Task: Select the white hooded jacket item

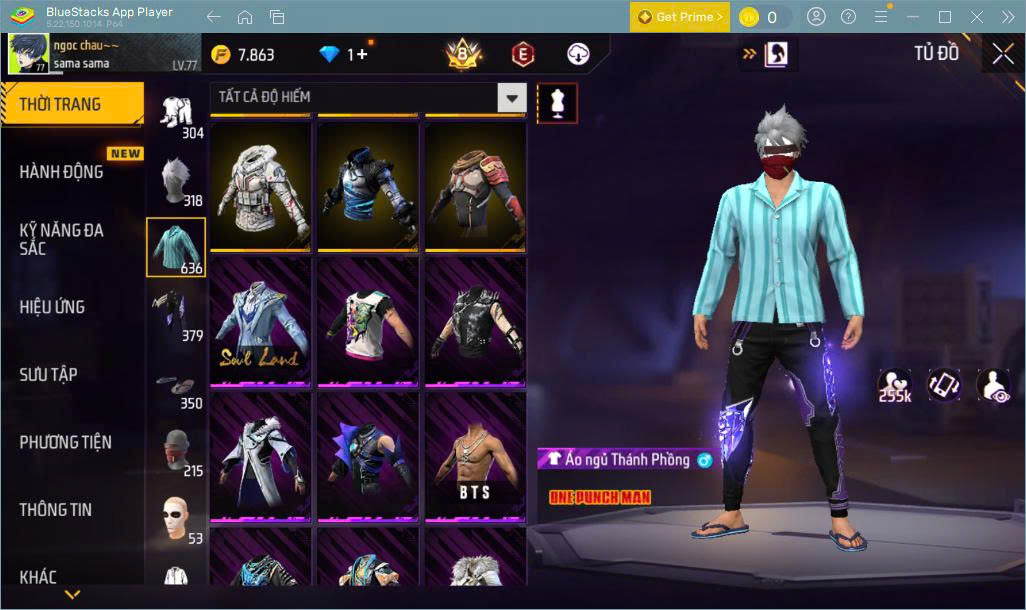Action: [x=260, y=186]
